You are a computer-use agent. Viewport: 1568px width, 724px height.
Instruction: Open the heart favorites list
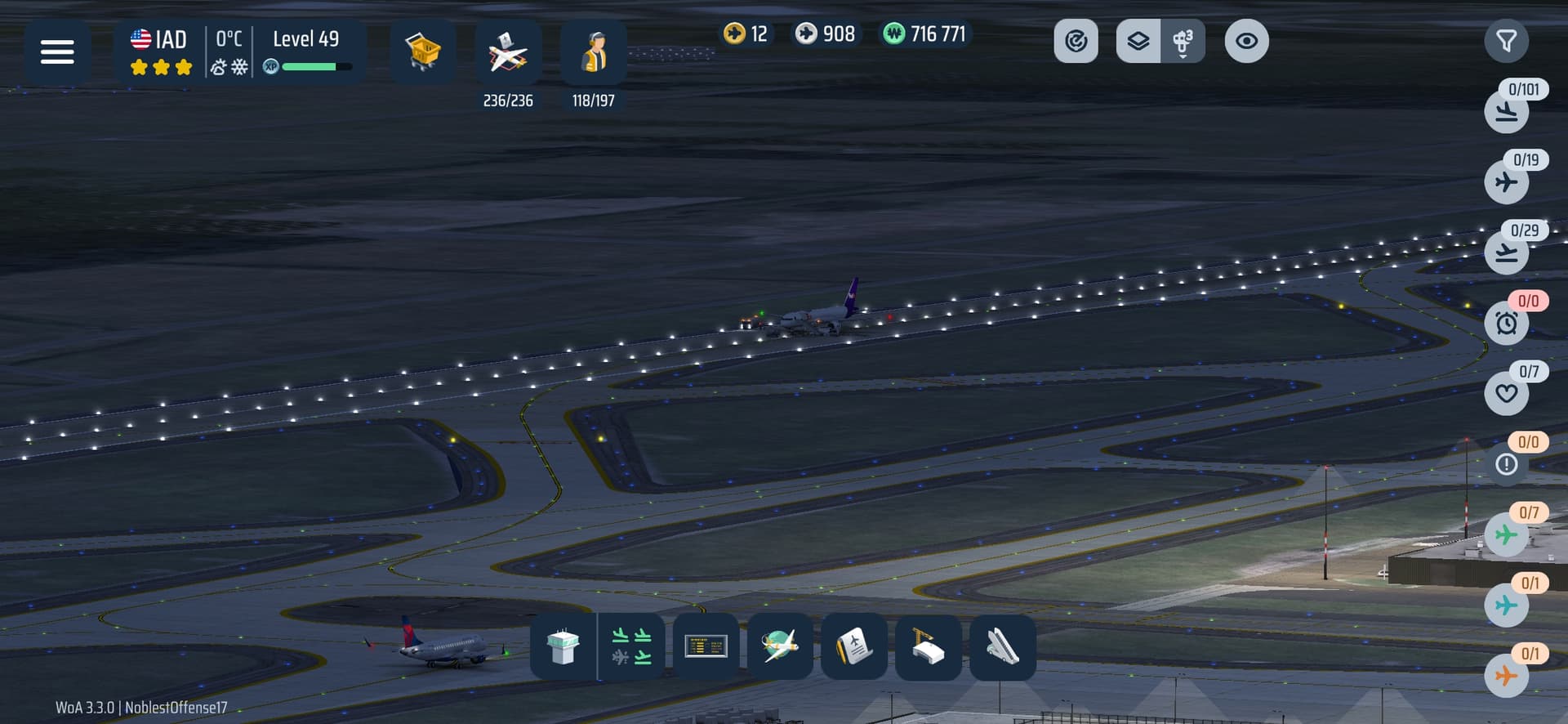[1506, 393]
